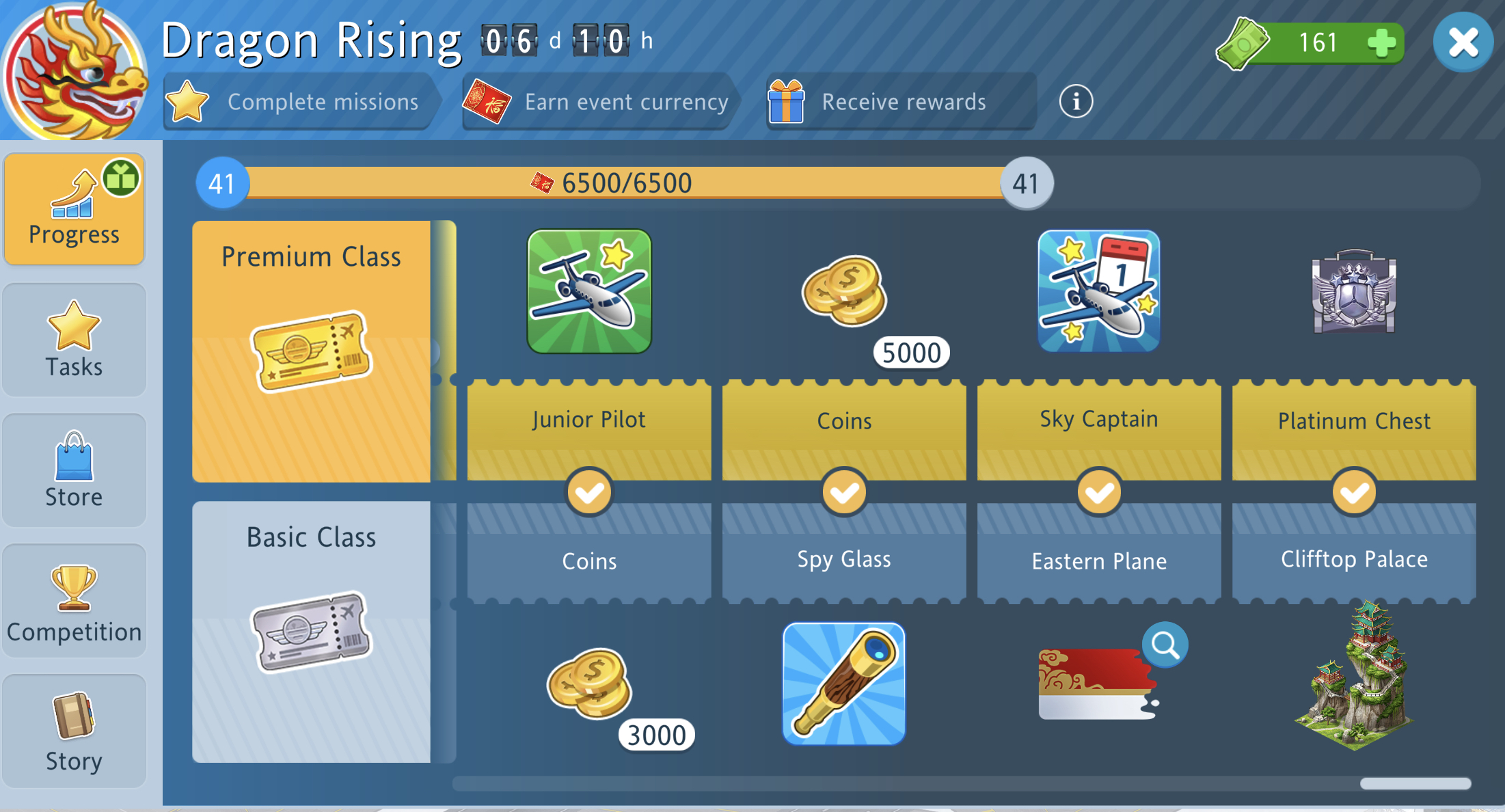
Task: Open the Story tab
Action: [74, 731]
